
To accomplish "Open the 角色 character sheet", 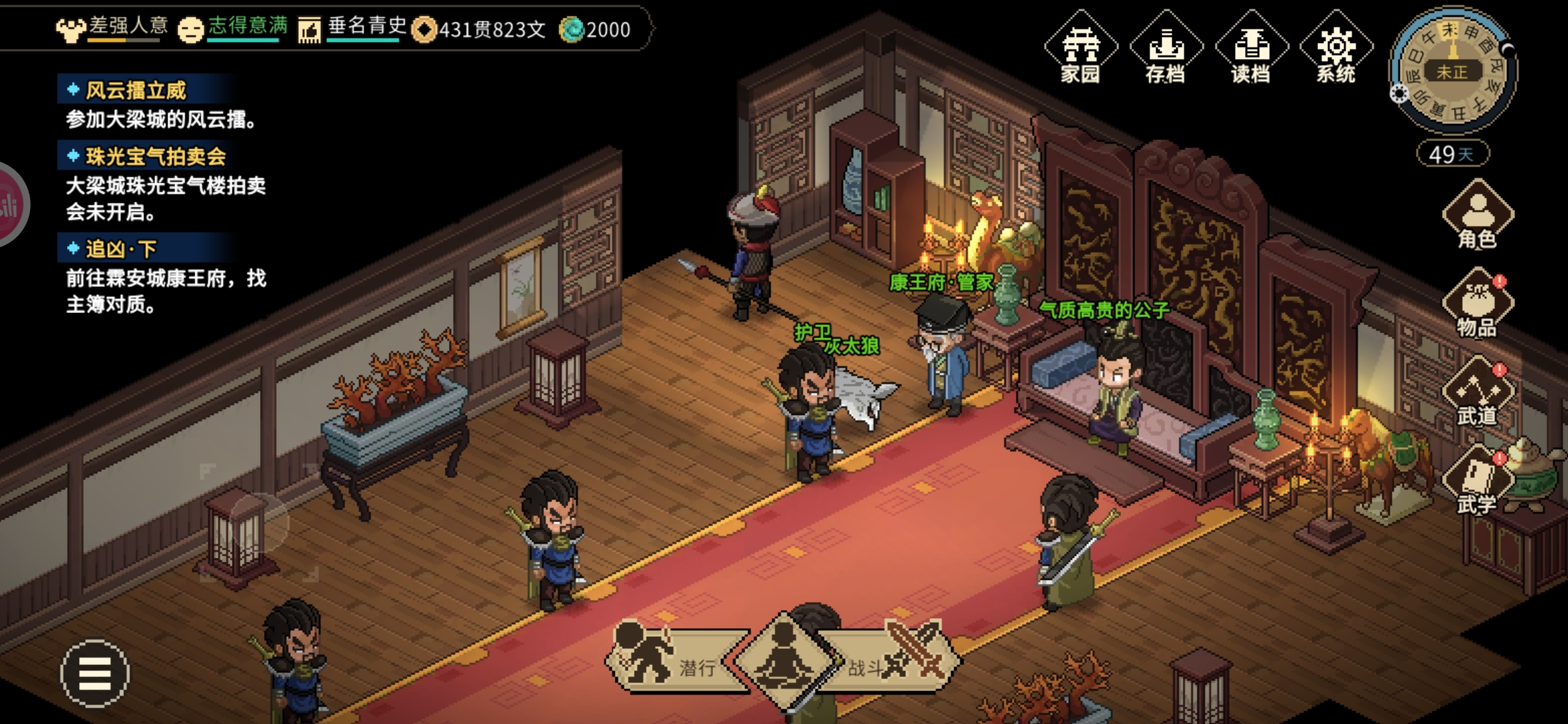I will [1478, 216].
